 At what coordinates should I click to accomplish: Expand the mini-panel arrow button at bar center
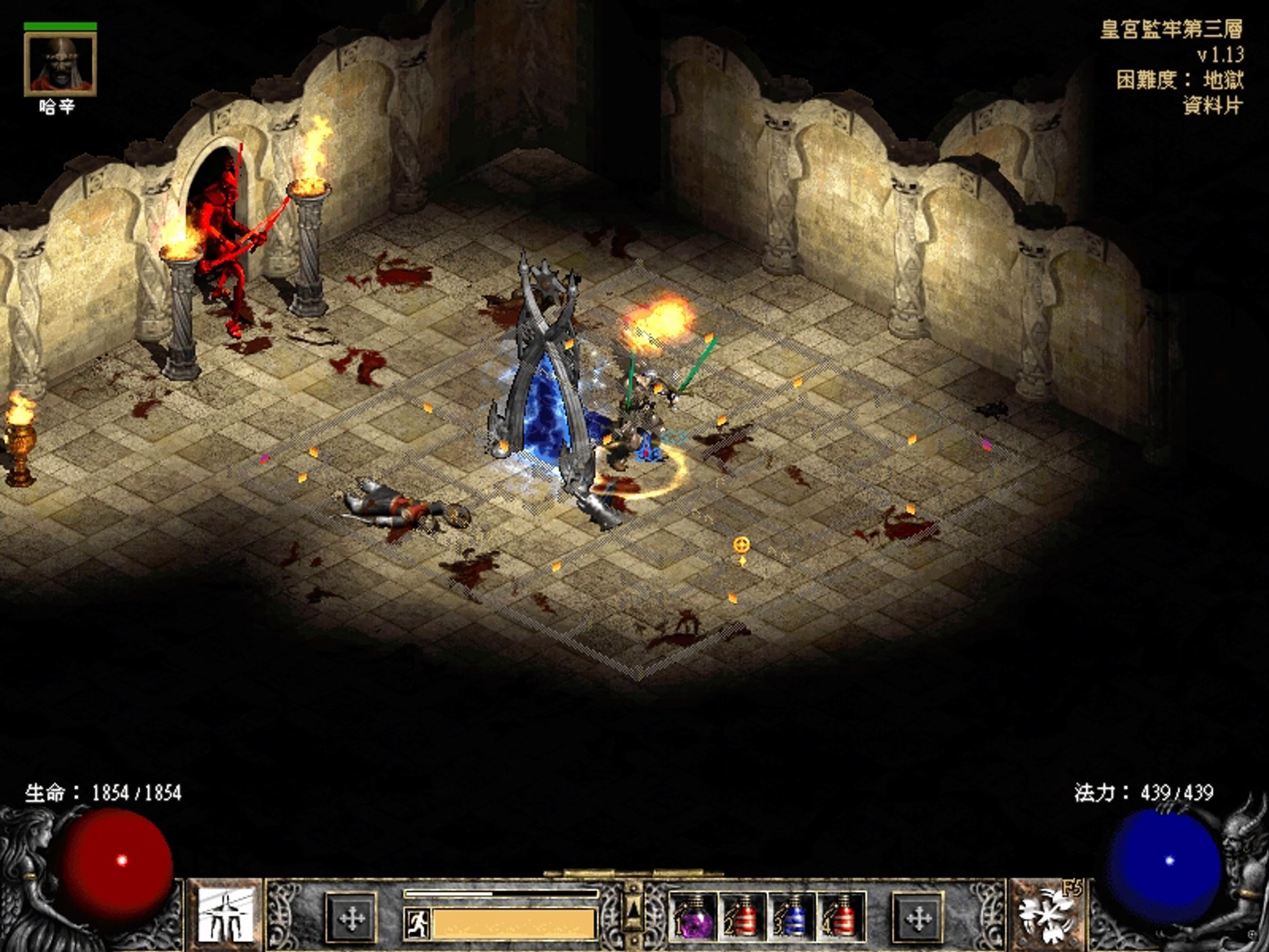point(633,910)
